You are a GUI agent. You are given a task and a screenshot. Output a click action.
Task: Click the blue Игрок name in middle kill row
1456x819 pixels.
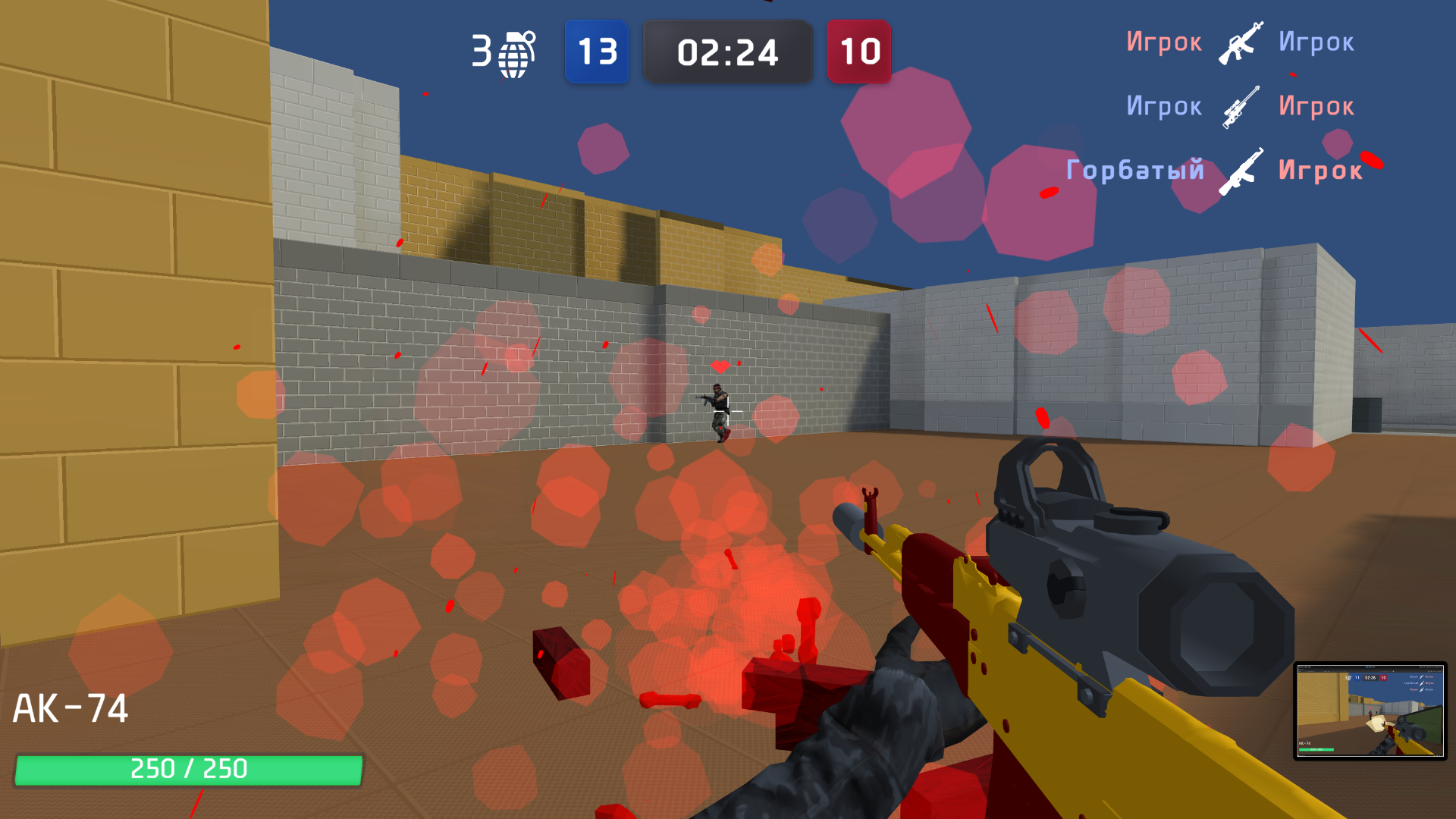tap(1165, 106)
